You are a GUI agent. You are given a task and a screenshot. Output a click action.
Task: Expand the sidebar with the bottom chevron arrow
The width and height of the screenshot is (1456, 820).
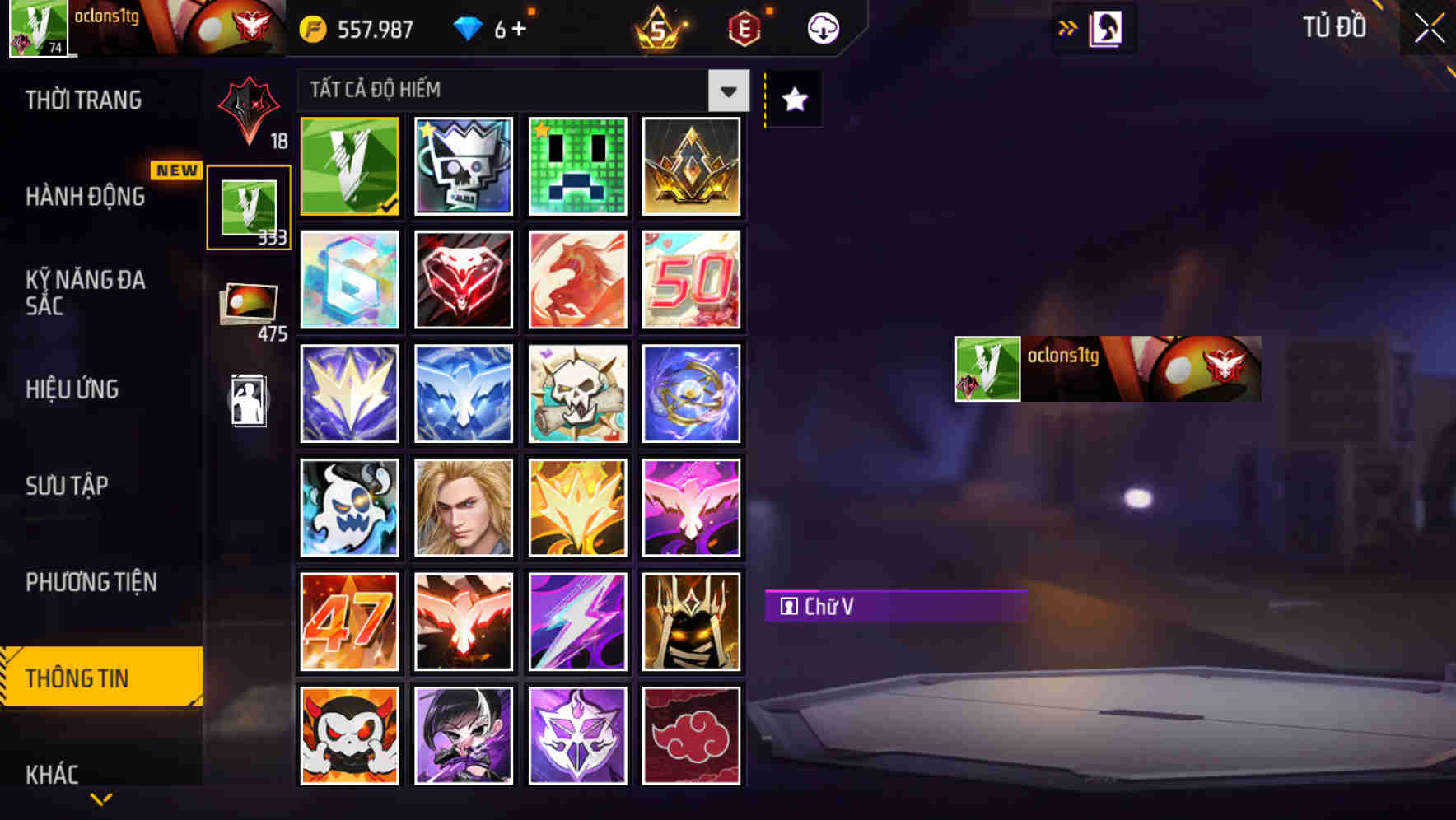(100, 799)
